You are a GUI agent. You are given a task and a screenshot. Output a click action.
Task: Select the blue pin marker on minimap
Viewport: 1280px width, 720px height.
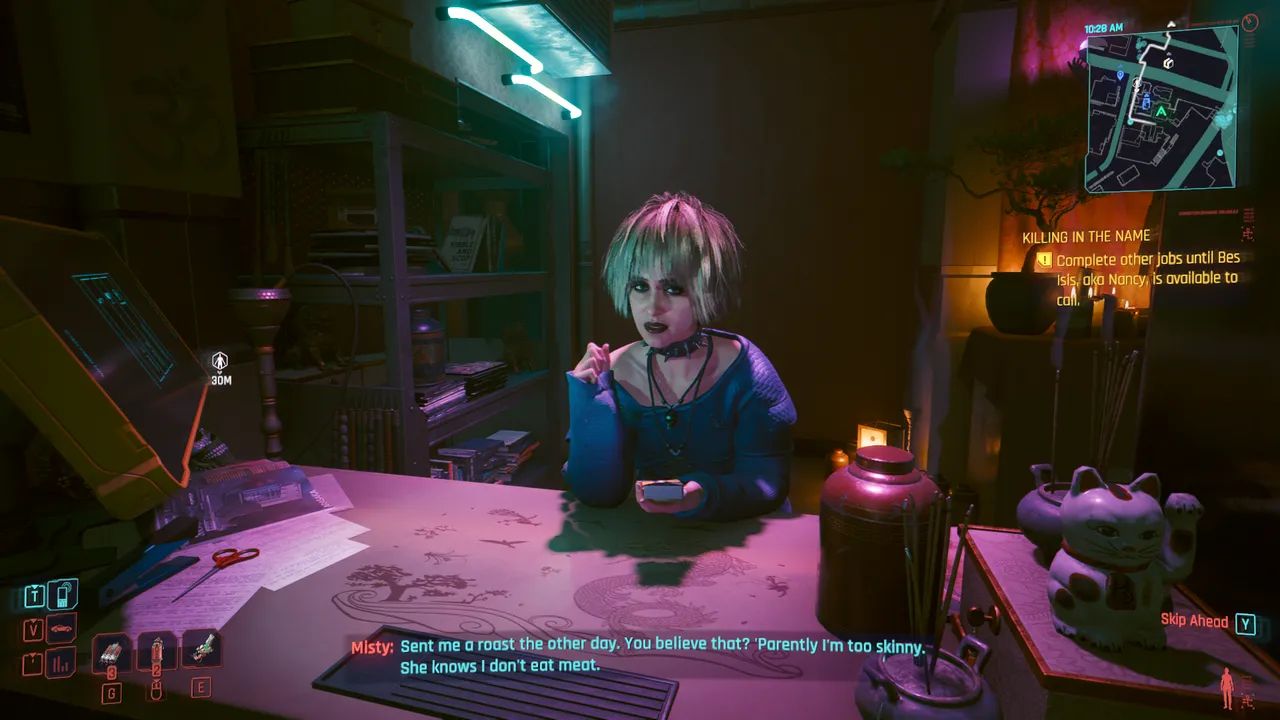click(1121, 75)
